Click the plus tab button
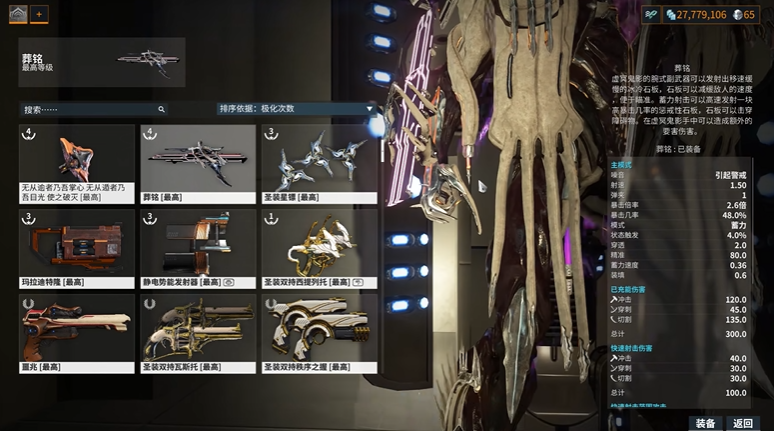 39,14
